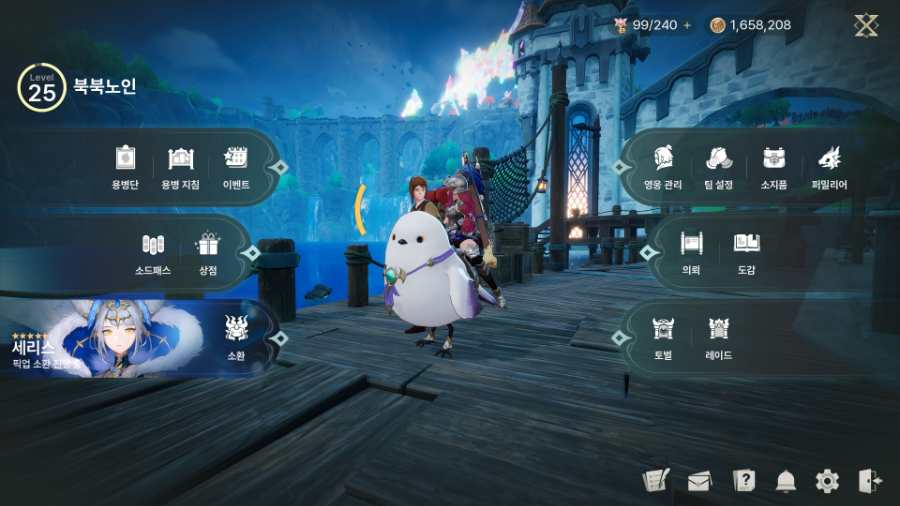Visit the 상점 shop
The width and height of the screenshot is (900, 506).
coord(207,252)
